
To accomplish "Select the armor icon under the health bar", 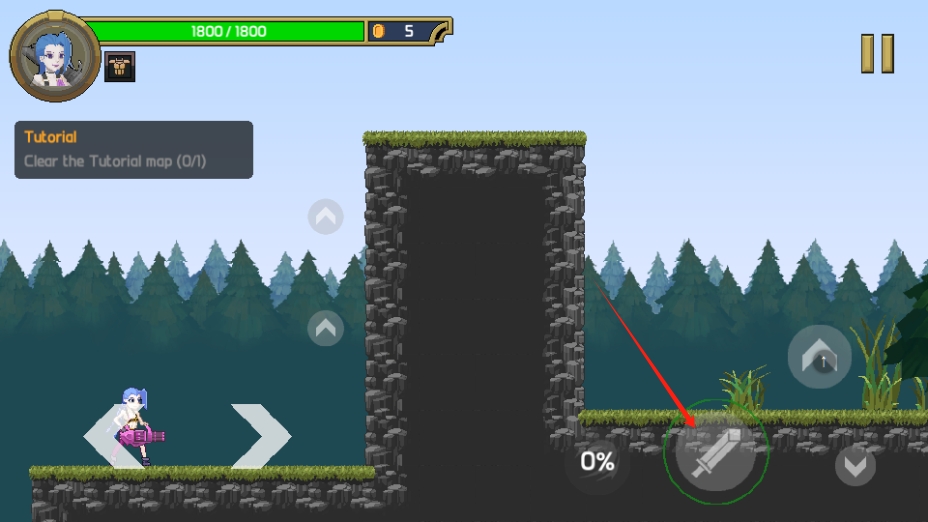I will click(x=119, y=67).
